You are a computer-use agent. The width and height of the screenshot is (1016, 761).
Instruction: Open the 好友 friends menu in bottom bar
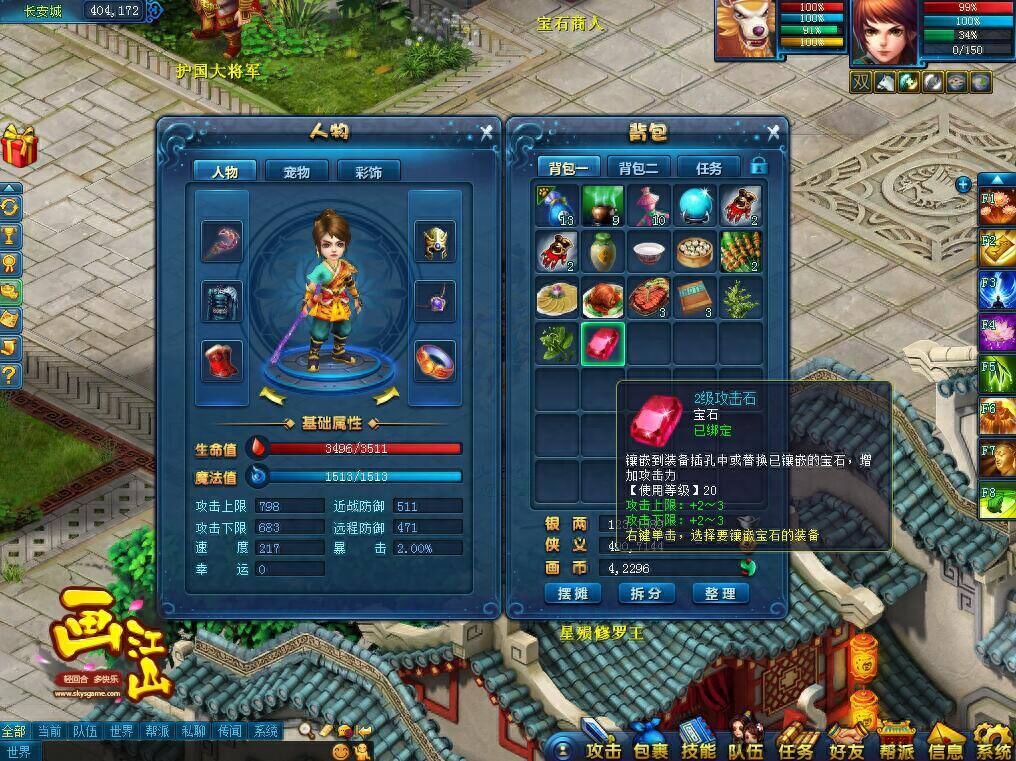click(844, 749)
